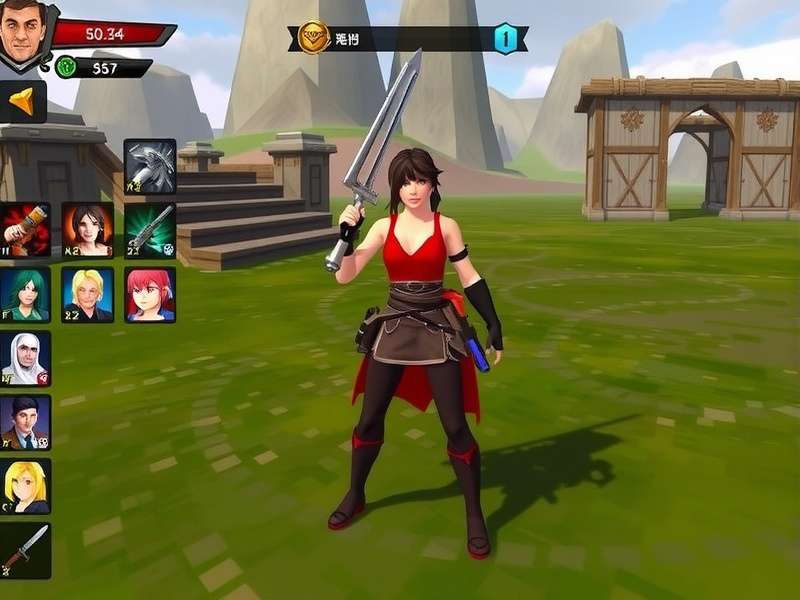
Task: Click the orange back arrow button
Action: point(23,101)
